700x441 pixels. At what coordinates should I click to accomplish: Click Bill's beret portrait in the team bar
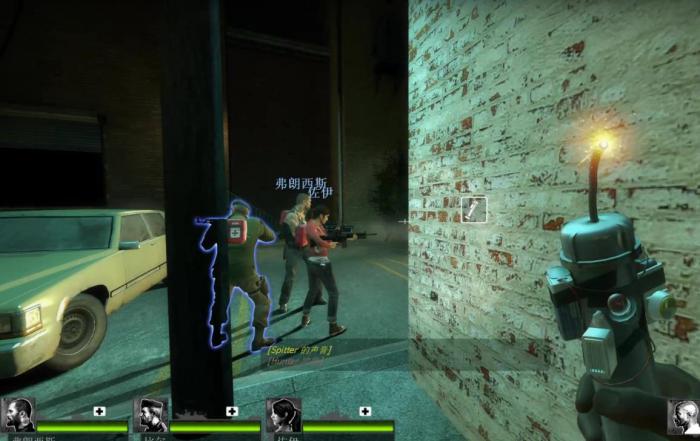(151, 415)
